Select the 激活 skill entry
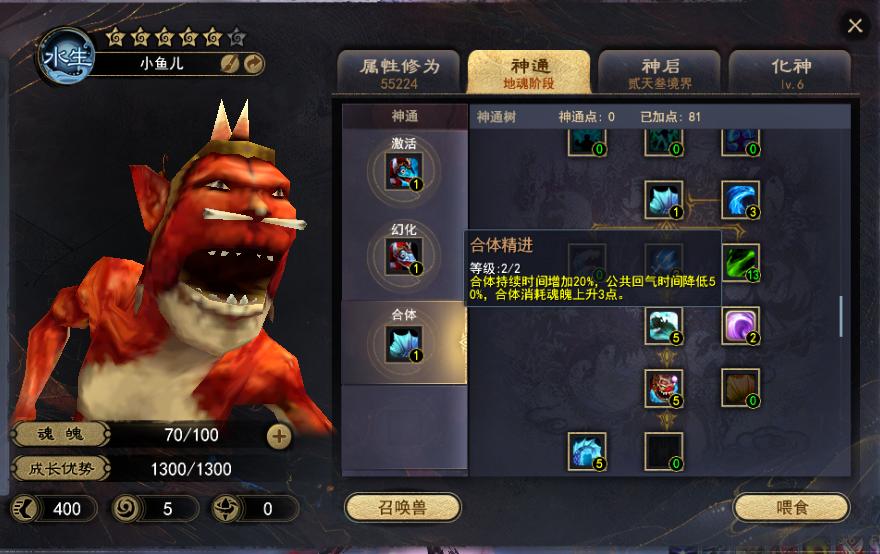Screen dimensions: 880x554 point(404,168)
